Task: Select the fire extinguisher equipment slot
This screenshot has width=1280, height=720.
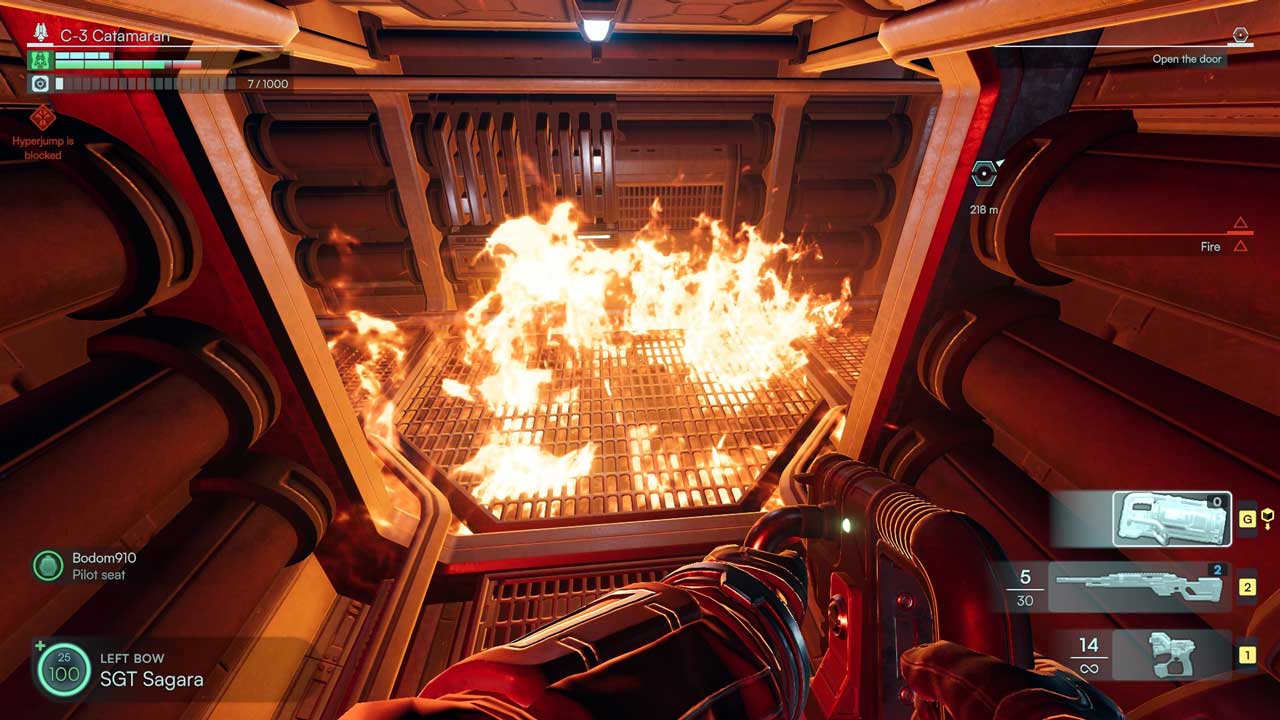Action: coord(1172,519)
